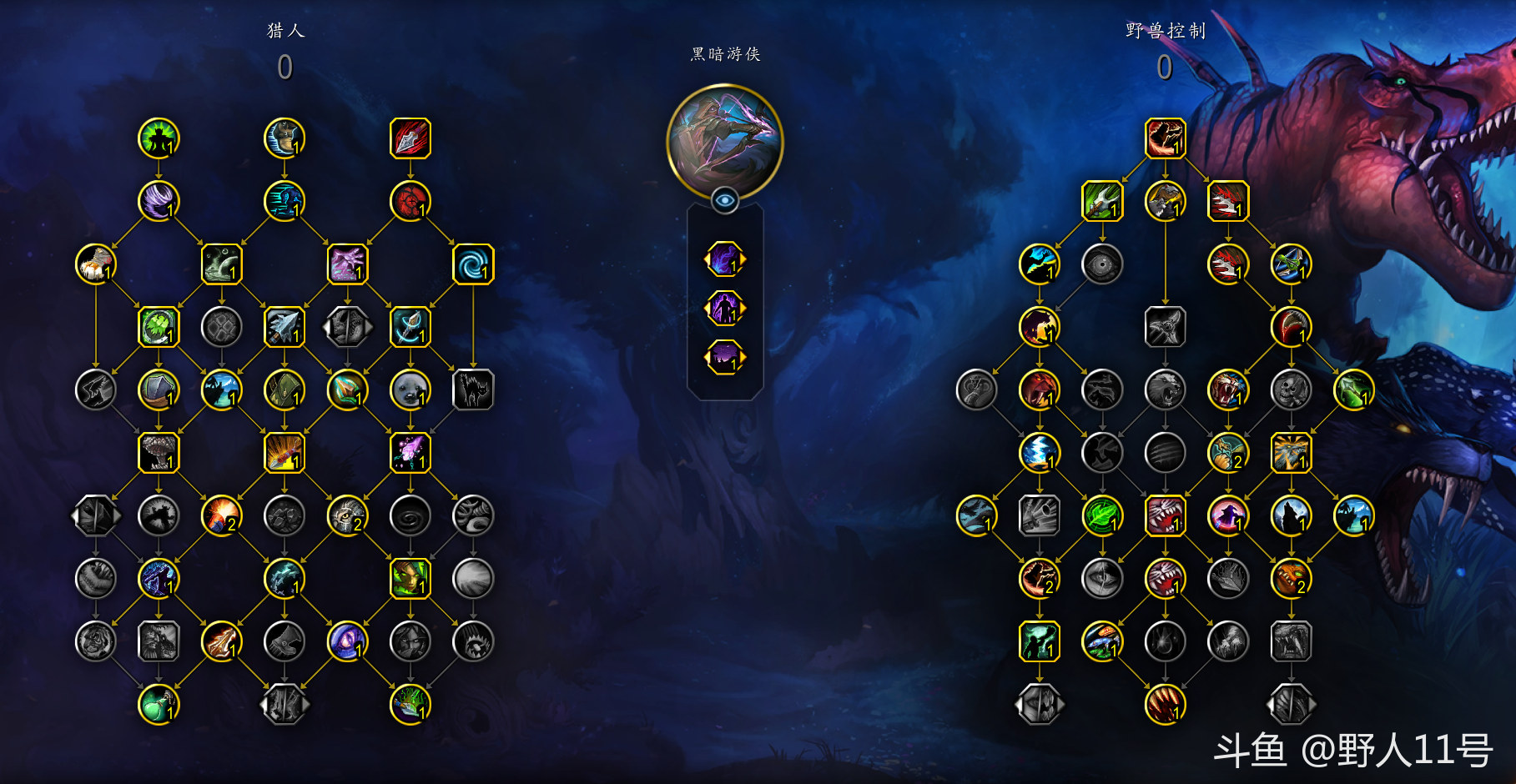Activate the blue vortex square talent
1516x784 pixels.
coord(473,264)
